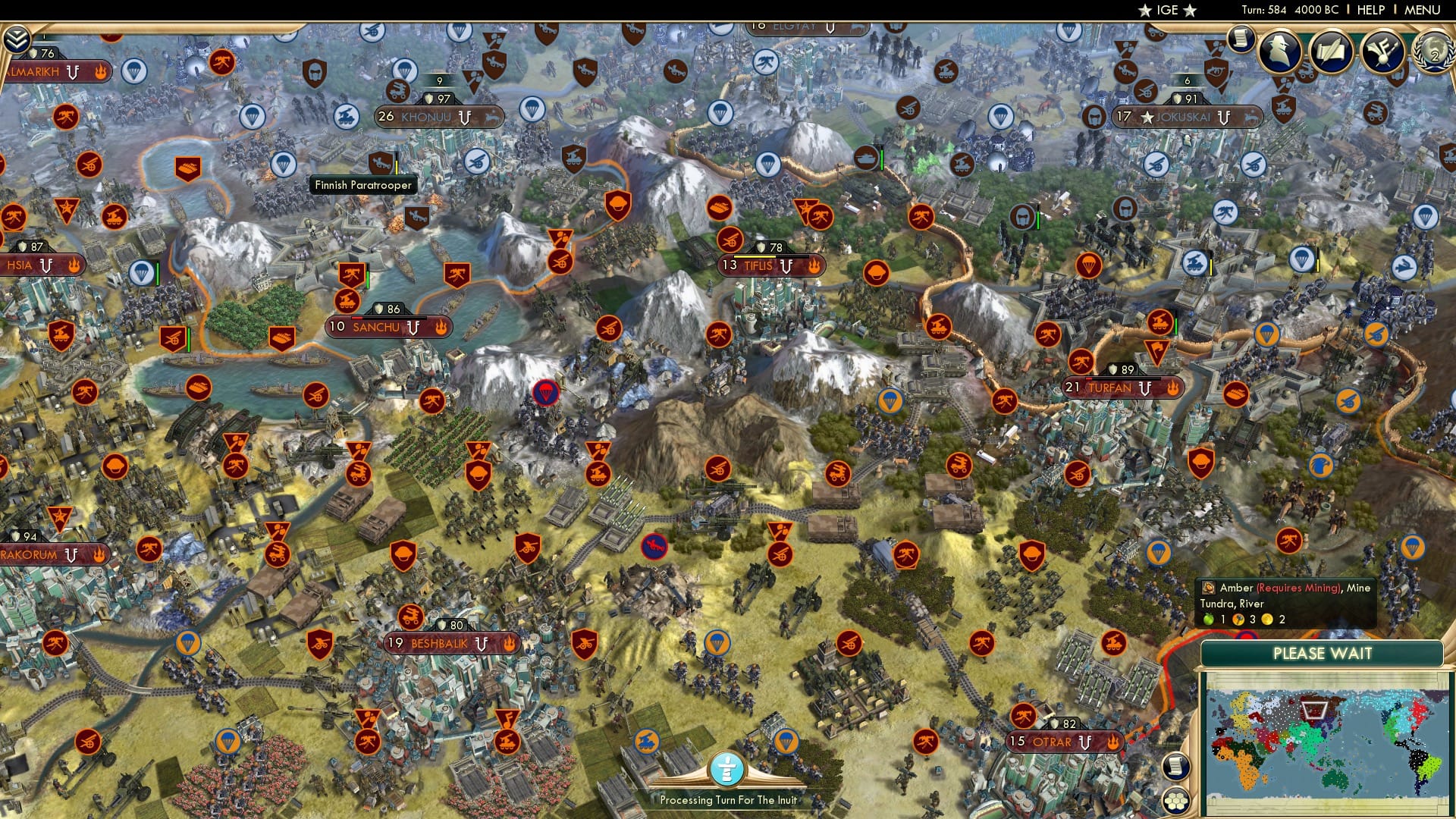Toggle strategic view with the hex grid icon
1456x819 pixels.
click(1175, 801)
